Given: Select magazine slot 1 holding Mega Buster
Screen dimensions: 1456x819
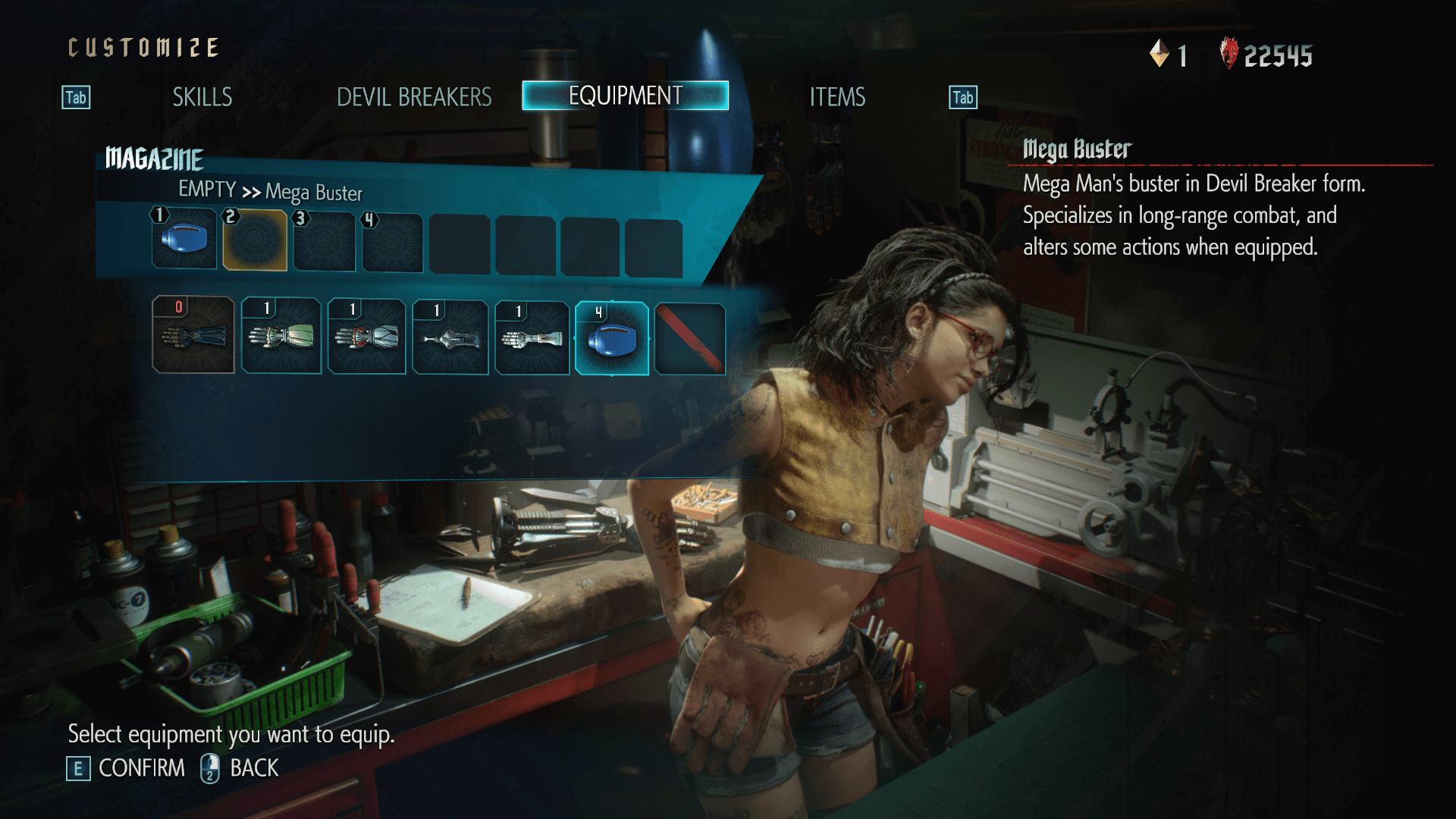Looking at the screenshot, I should pos(184,239).
